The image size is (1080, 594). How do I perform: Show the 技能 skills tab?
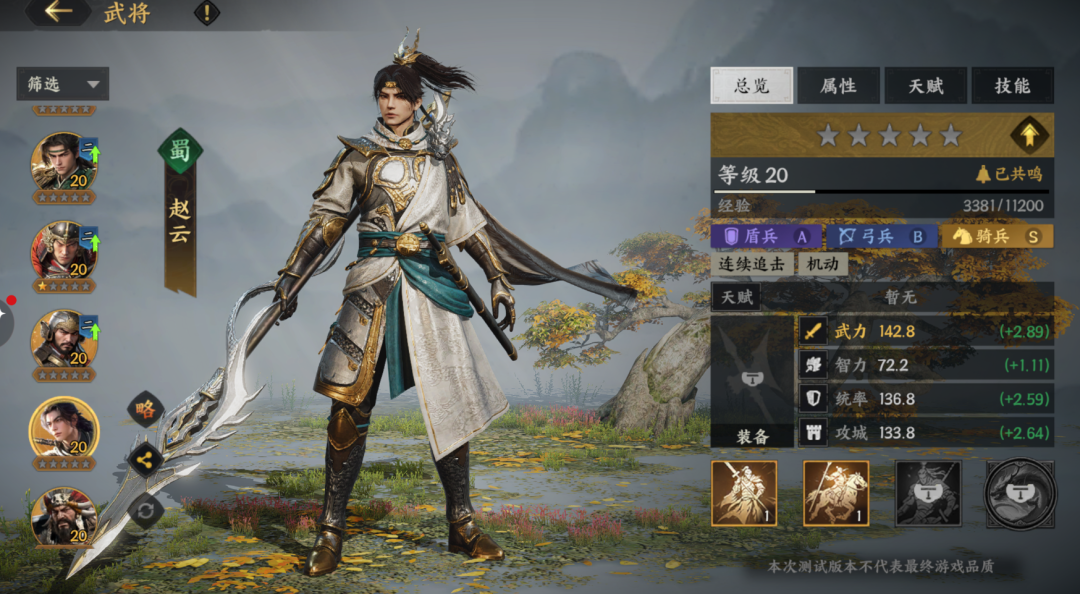pos(1012,86)
